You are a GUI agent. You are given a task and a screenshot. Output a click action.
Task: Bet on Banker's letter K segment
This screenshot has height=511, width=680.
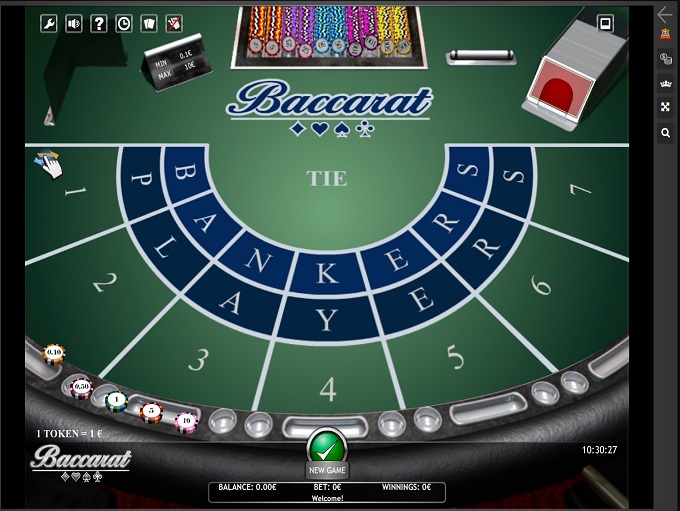pos(328,273)
